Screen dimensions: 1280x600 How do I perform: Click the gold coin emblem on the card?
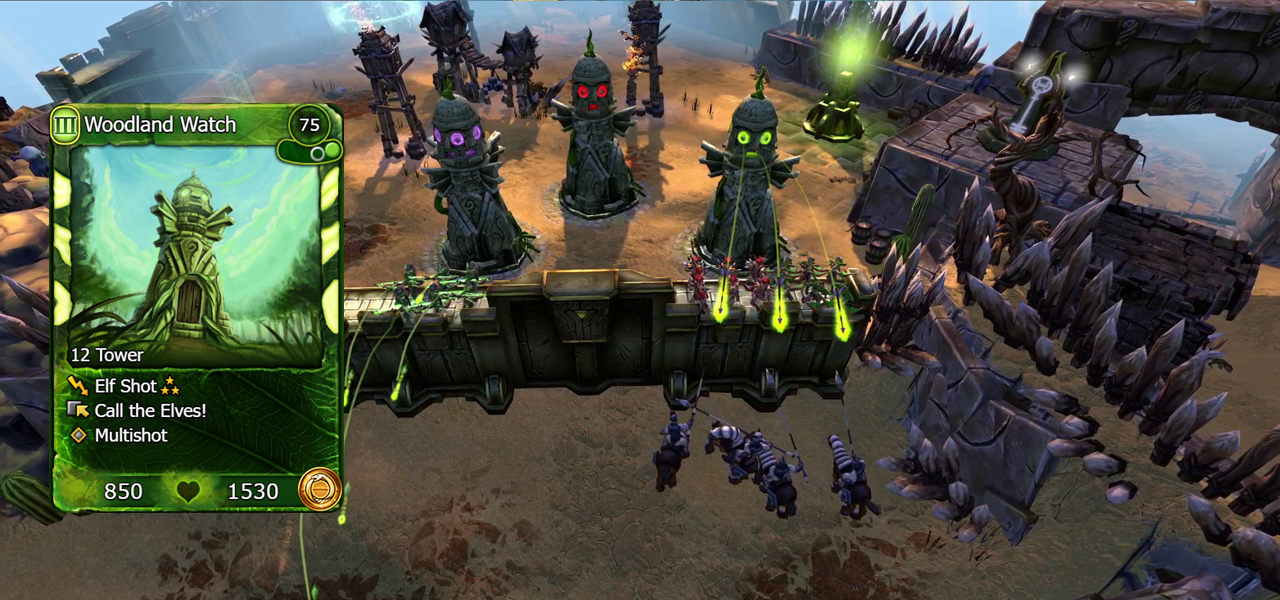(x=320, y=490)
